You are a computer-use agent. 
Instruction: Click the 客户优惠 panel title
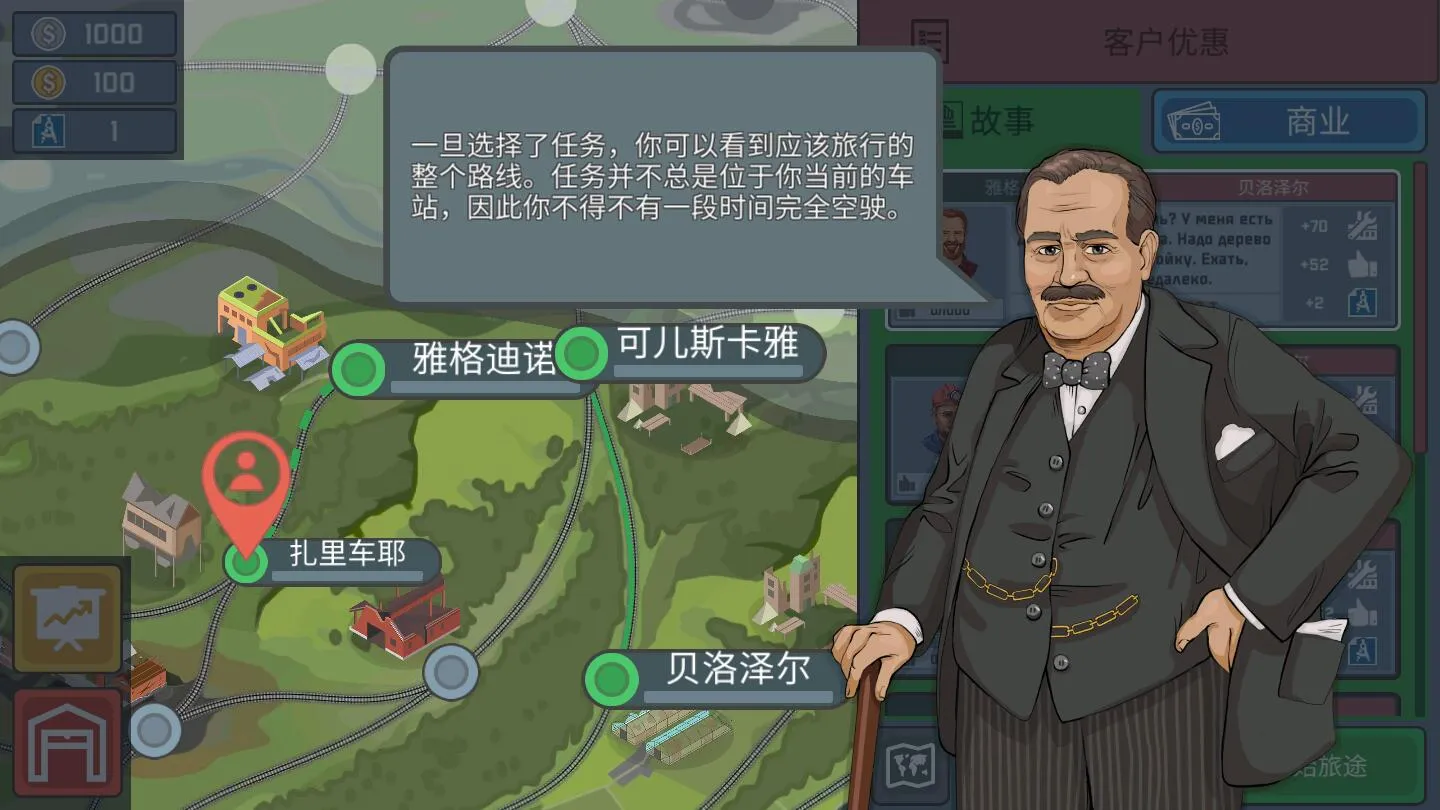[x=1168, y=42]
